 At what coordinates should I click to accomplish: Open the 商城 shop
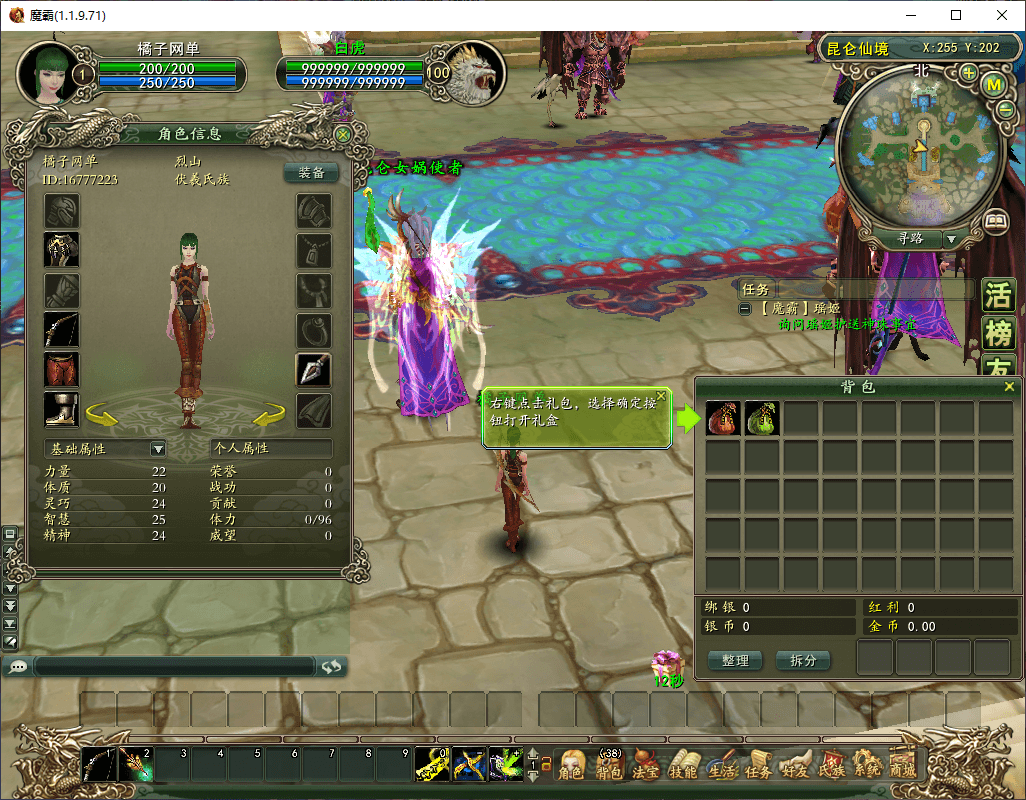902,766
